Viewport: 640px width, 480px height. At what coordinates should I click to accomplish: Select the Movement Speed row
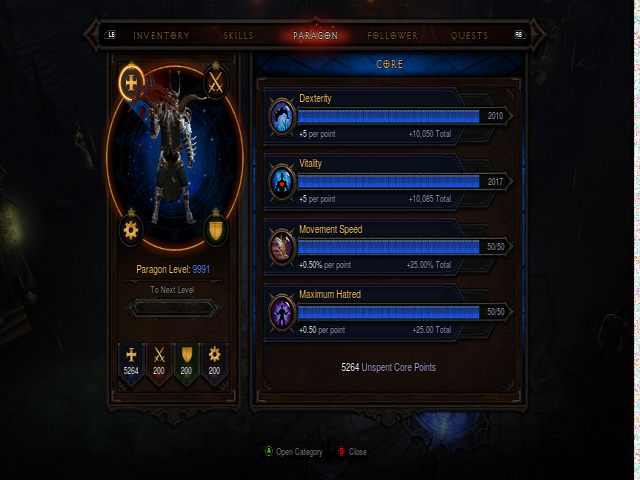click(x=389, y=247)
